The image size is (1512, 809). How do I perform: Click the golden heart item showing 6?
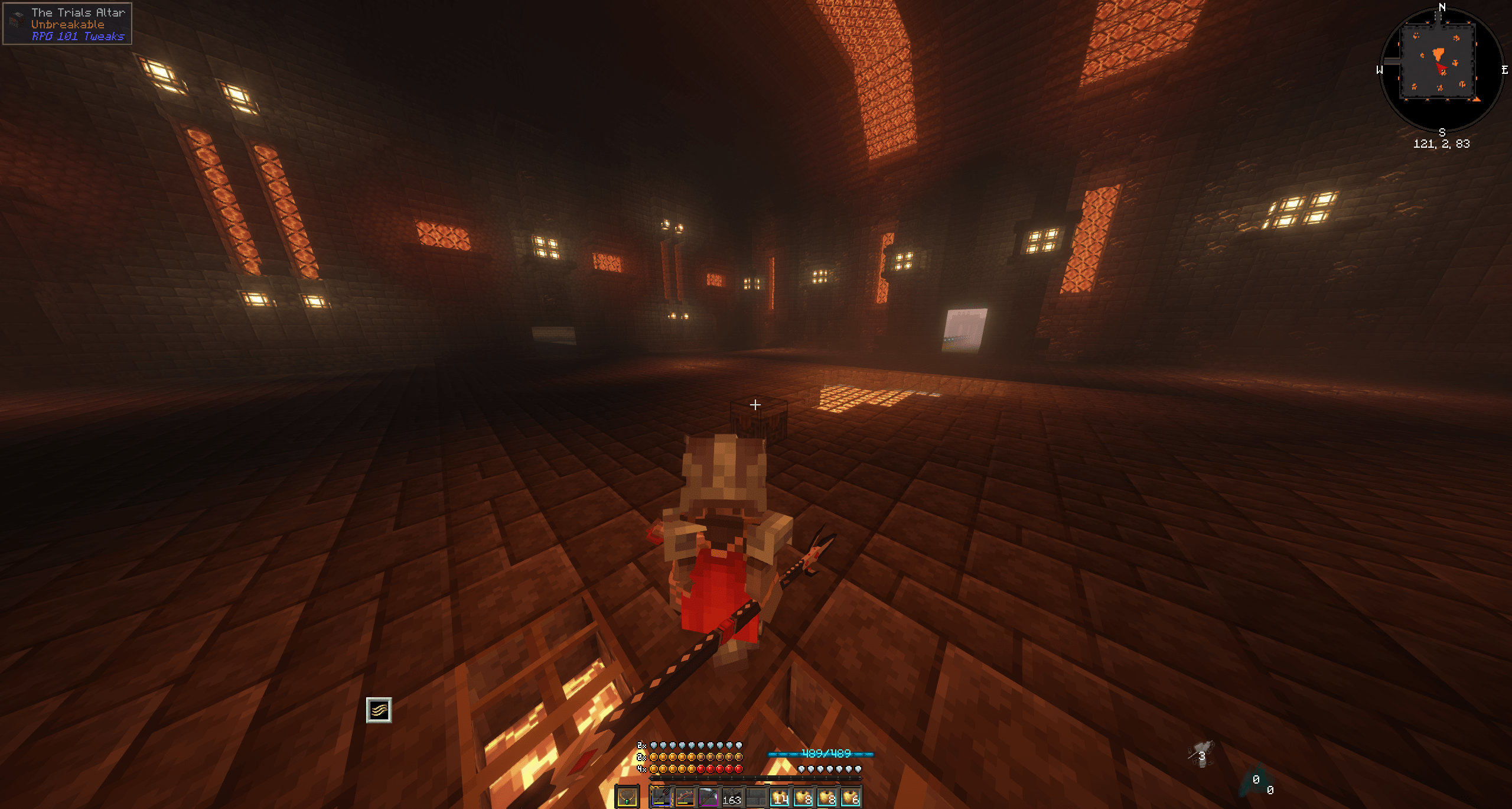(852, 796)
